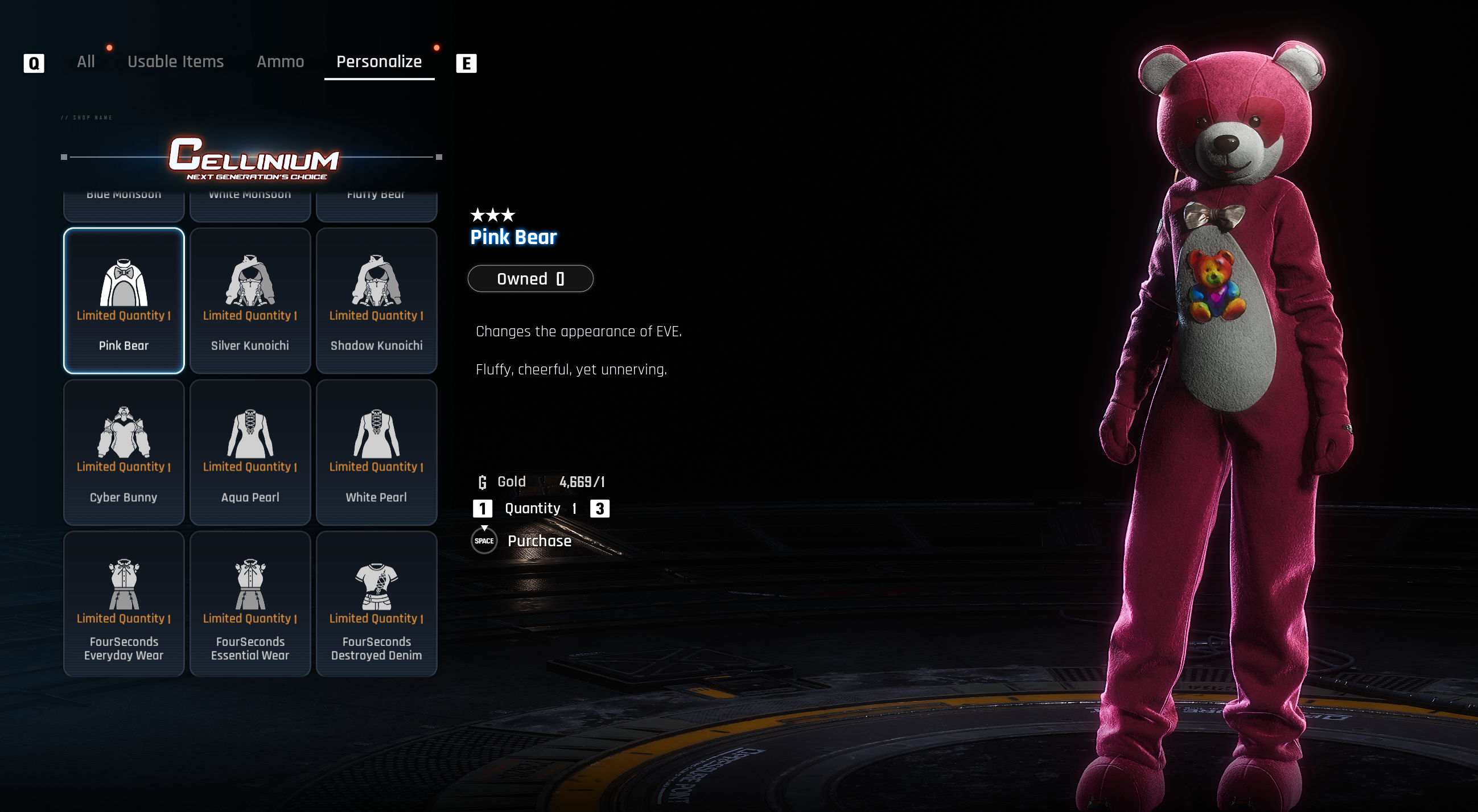
Task: Switch to the All tab
Action: click(x=86, y=61)
